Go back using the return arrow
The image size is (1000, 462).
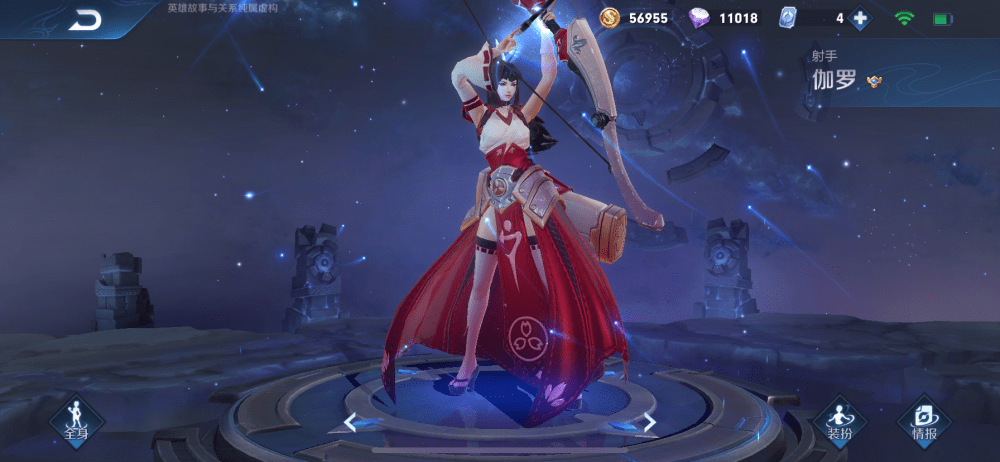coord(84,21)
